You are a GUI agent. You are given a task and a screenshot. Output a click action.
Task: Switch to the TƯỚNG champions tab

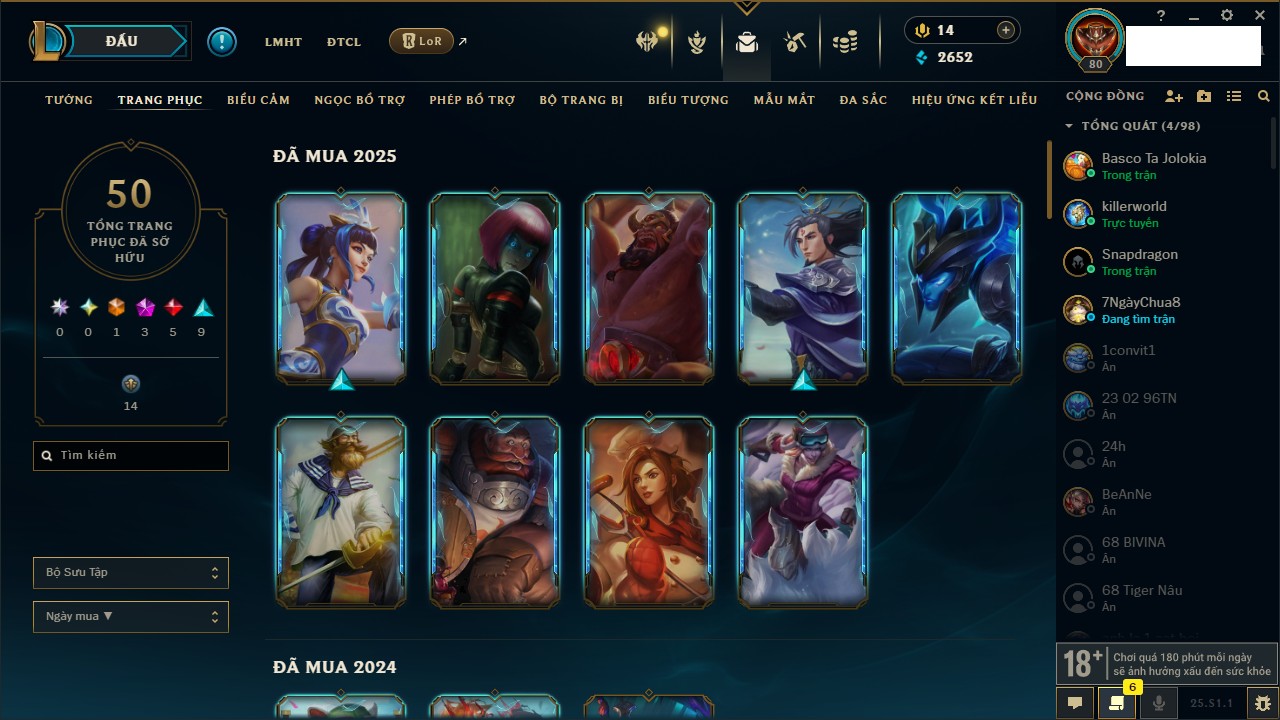click(69, 100)
